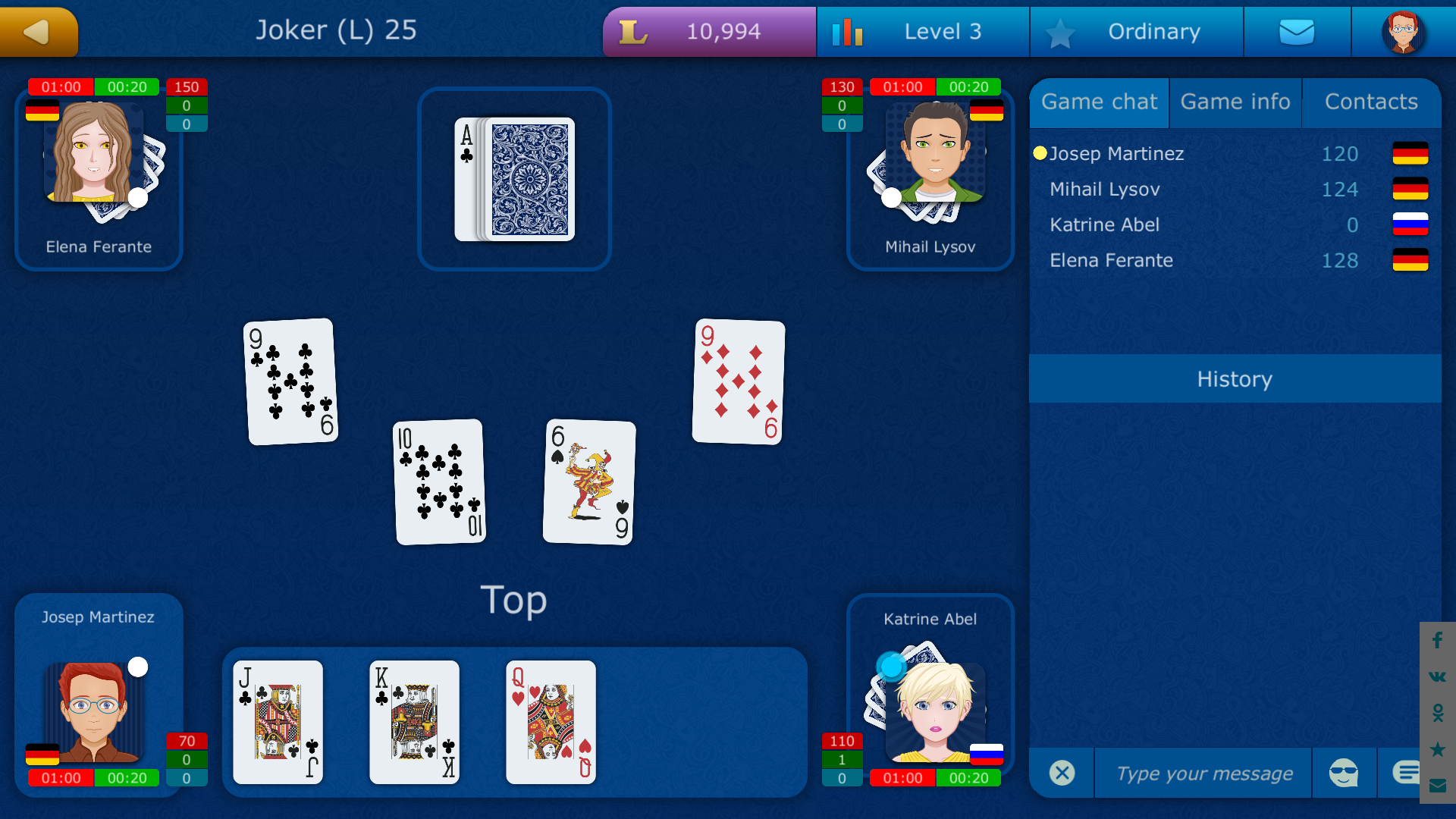Switch to the Game info tab

[x=1235, y=102]
